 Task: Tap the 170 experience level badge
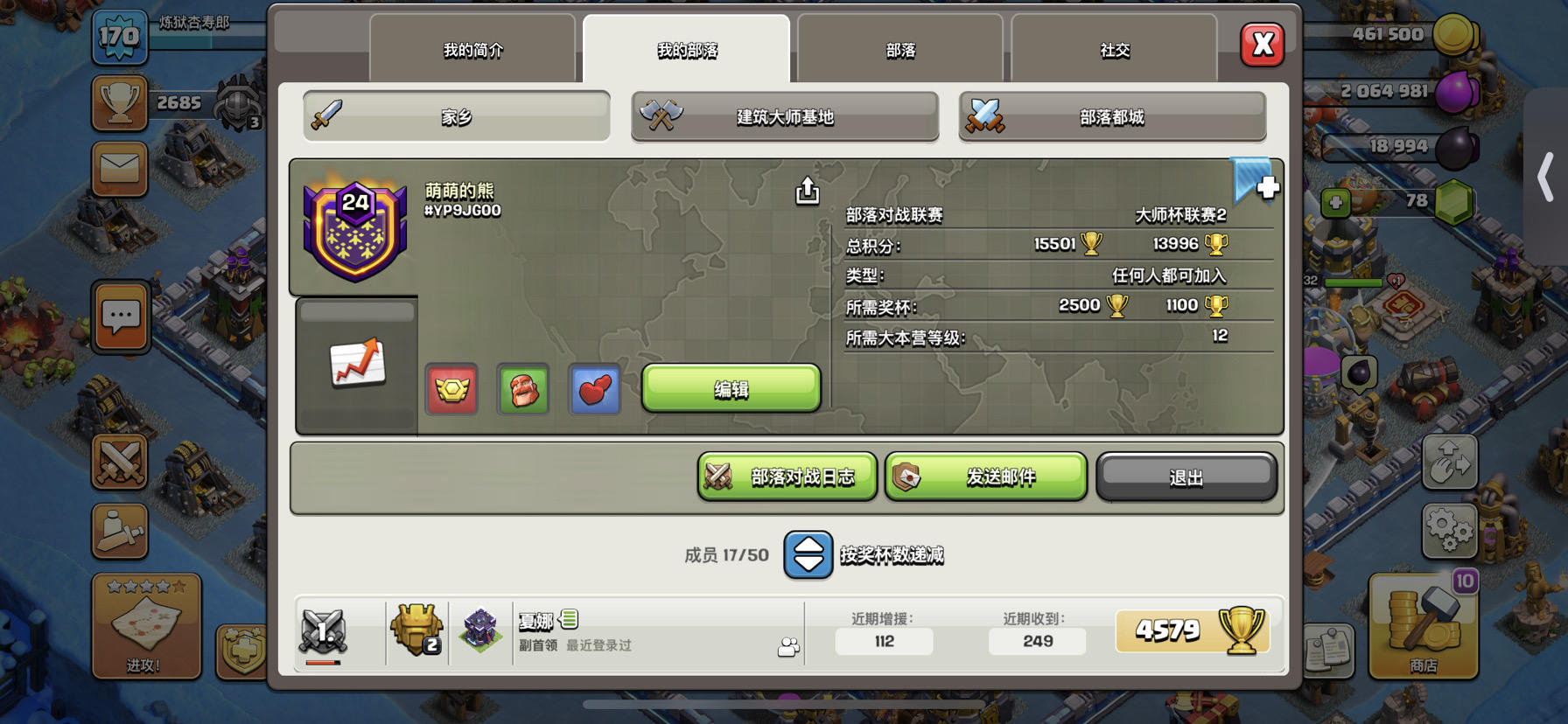120,38
